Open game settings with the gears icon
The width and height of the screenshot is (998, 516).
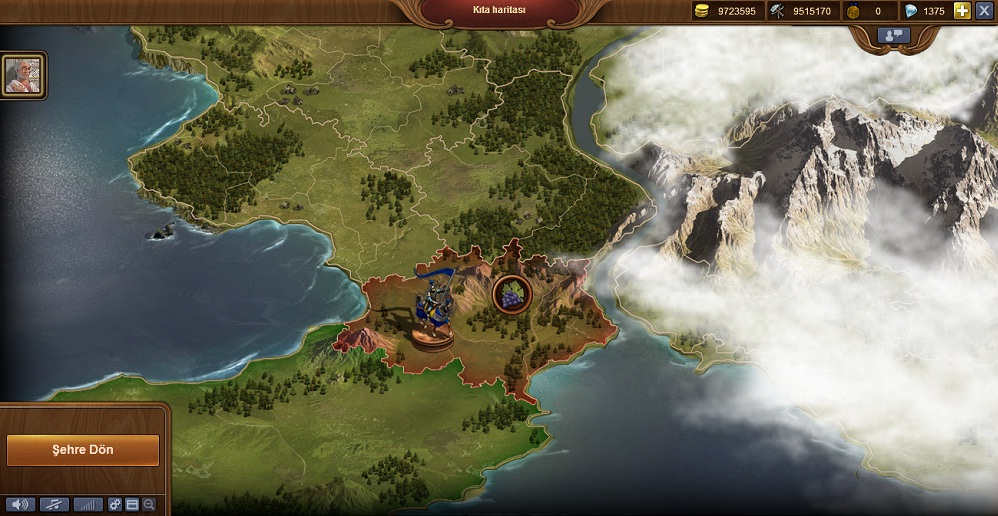(115, 504)
